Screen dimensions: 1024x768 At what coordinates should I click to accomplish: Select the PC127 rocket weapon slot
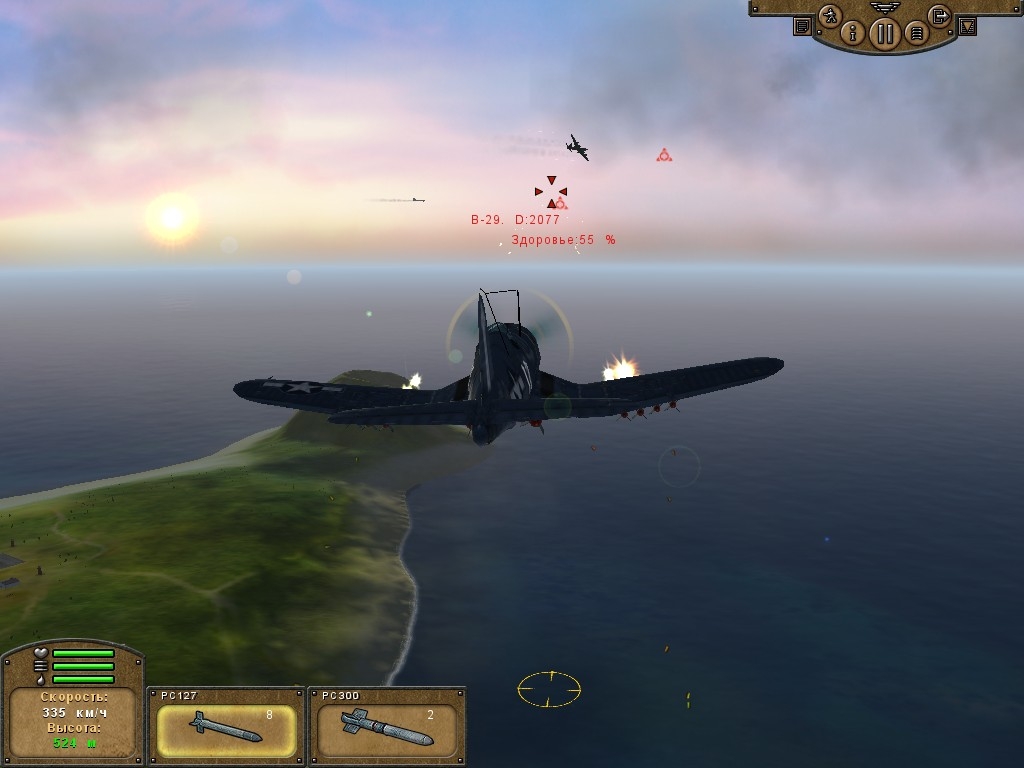tap(226, 730)
